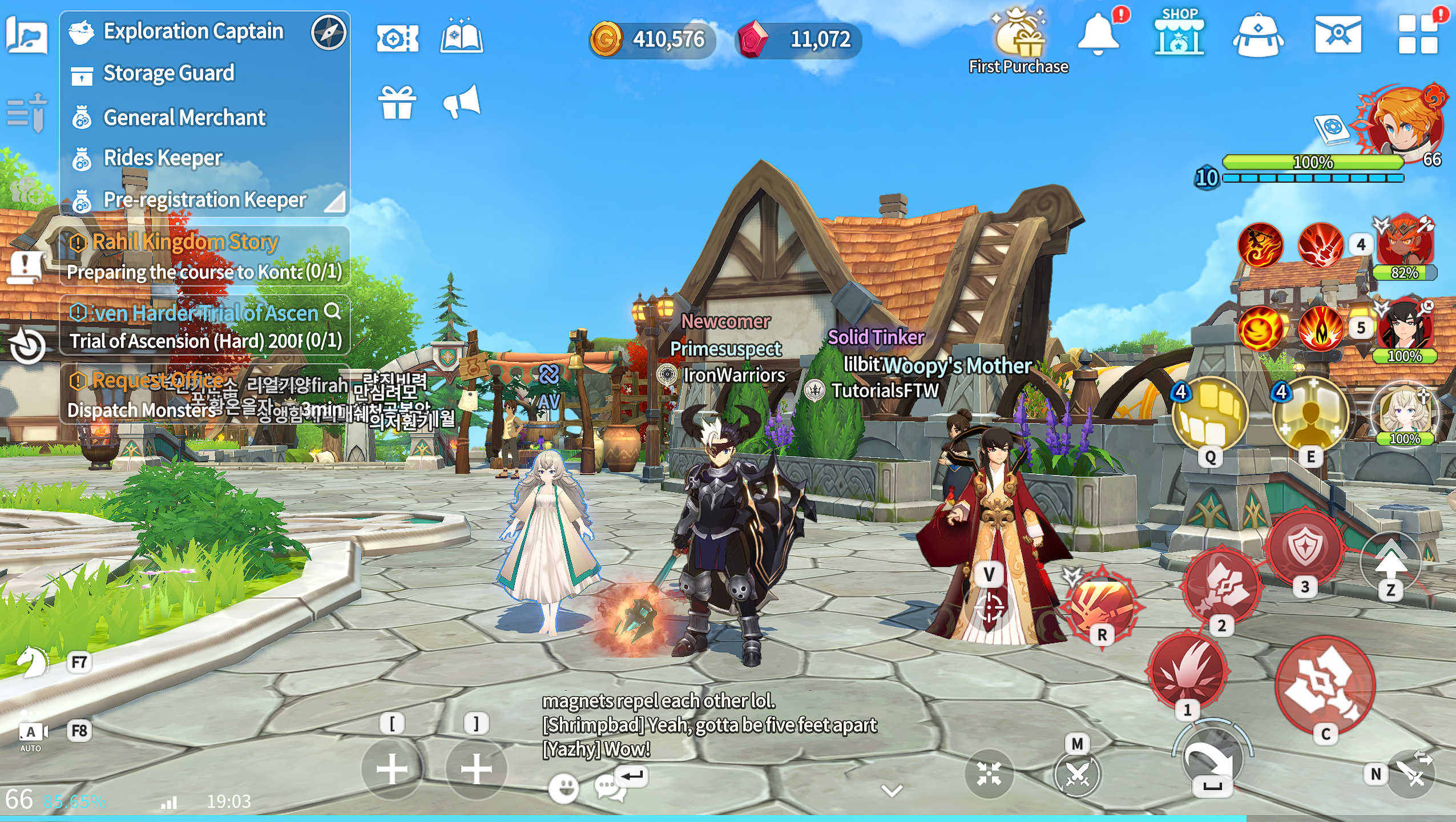Open the gift box rewards icon
Viewport: 1456px width, 822px height.
pyautogui.click(x=397, y=102)
